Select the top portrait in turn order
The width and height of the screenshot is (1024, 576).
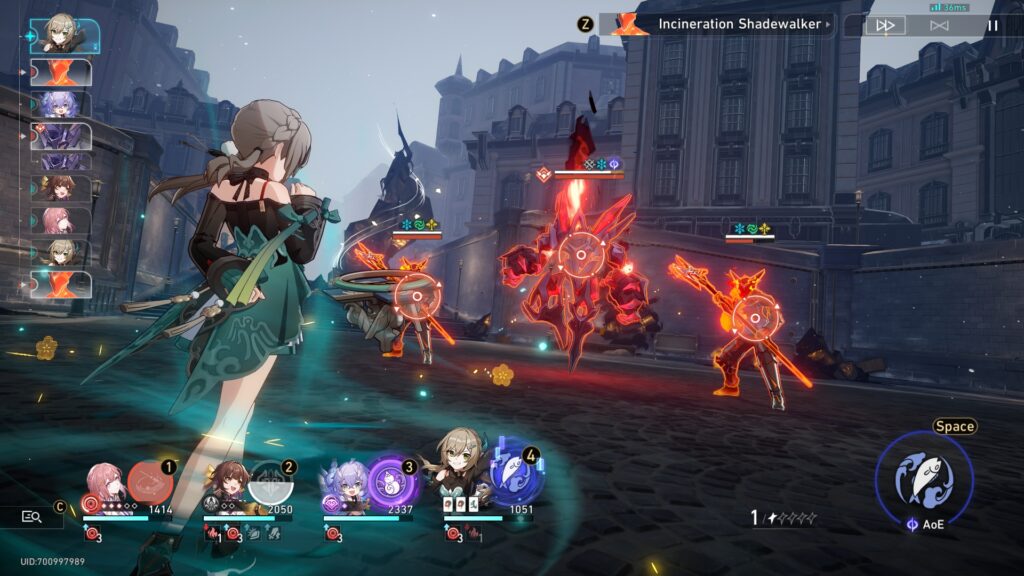tap(63, 36)
